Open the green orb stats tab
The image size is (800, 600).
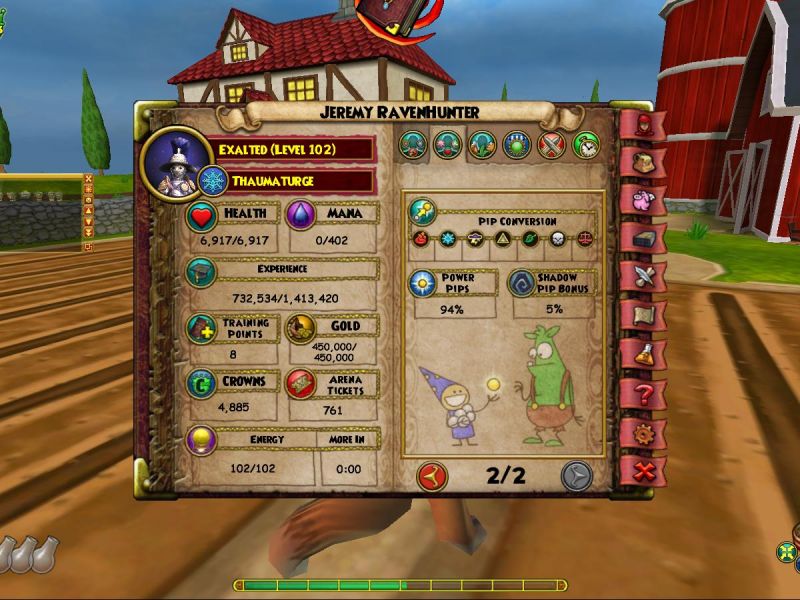point(517,145)
